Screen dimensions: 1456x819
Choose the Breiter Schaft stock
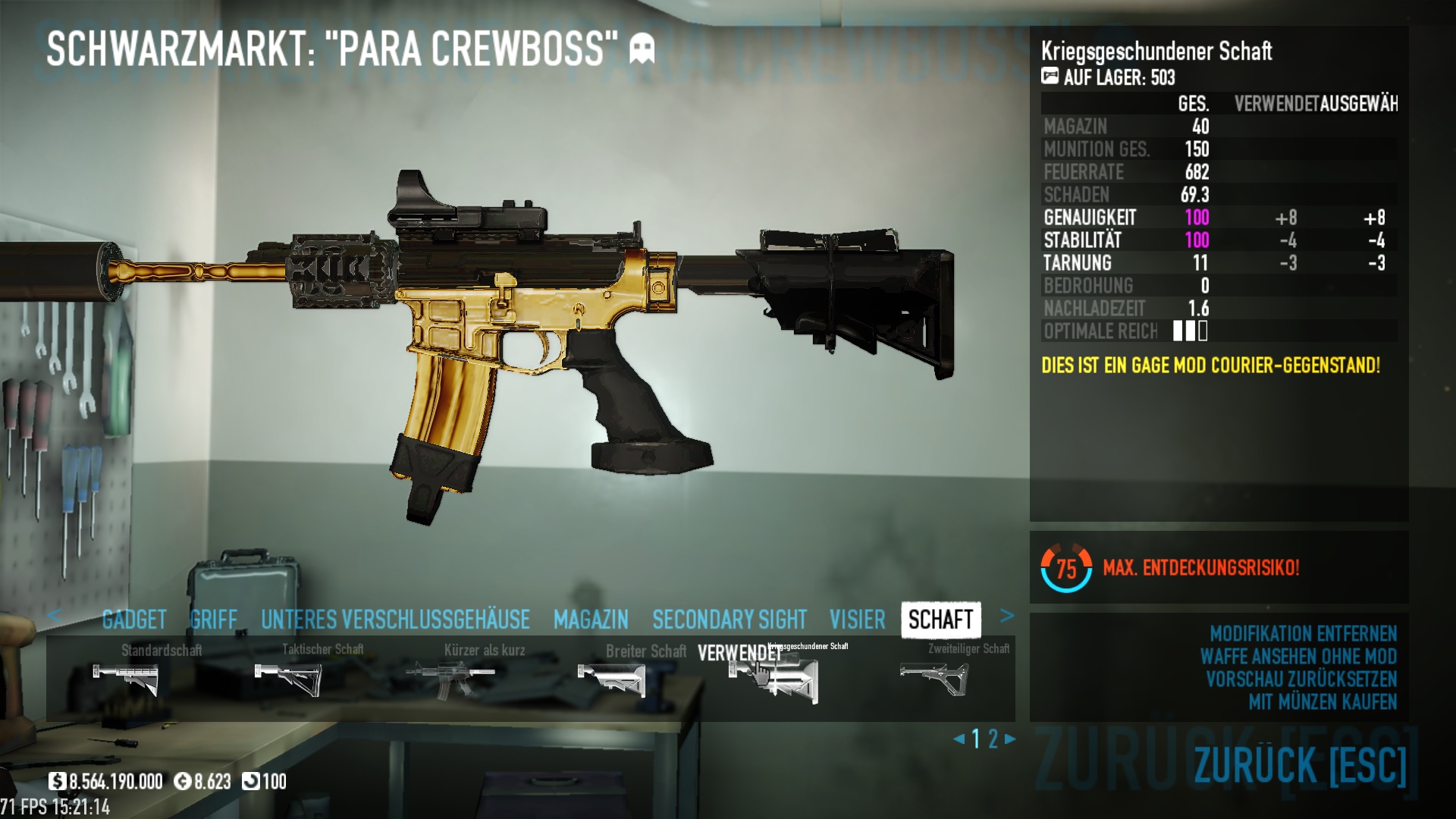click(611, 678)
